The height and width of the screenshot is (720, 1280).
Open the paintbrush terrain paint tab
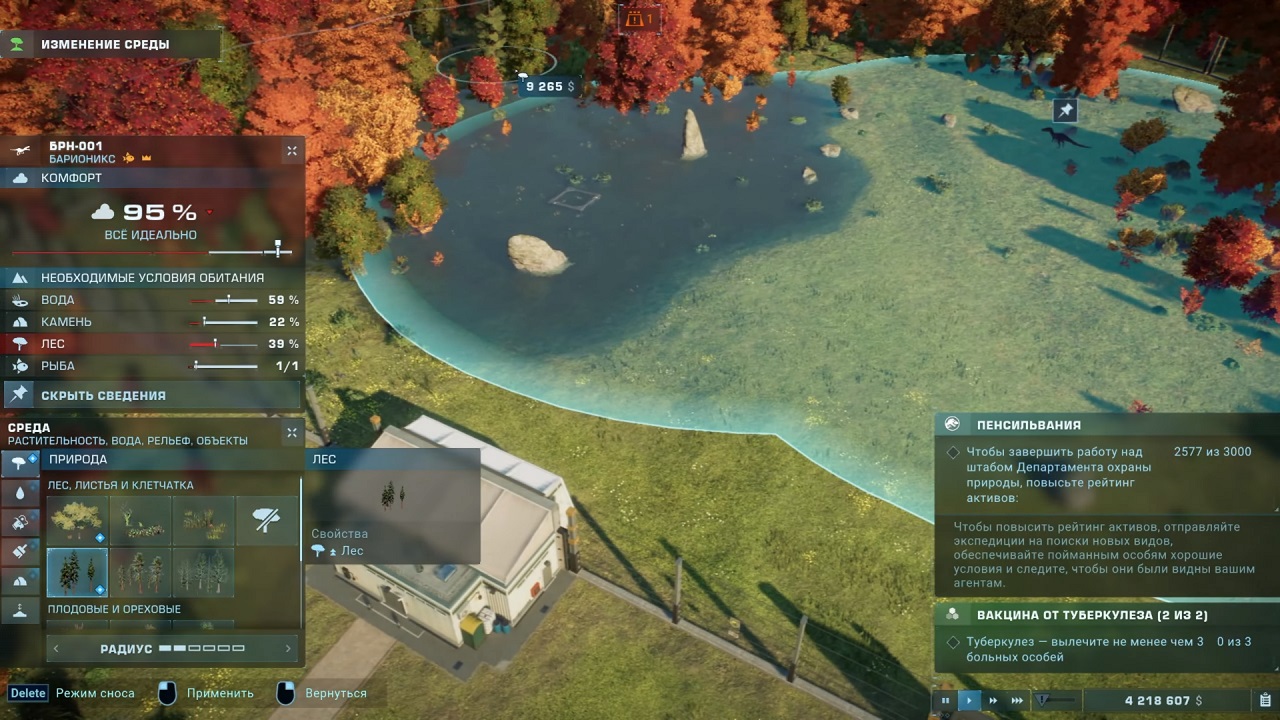[x=20, y=550]
